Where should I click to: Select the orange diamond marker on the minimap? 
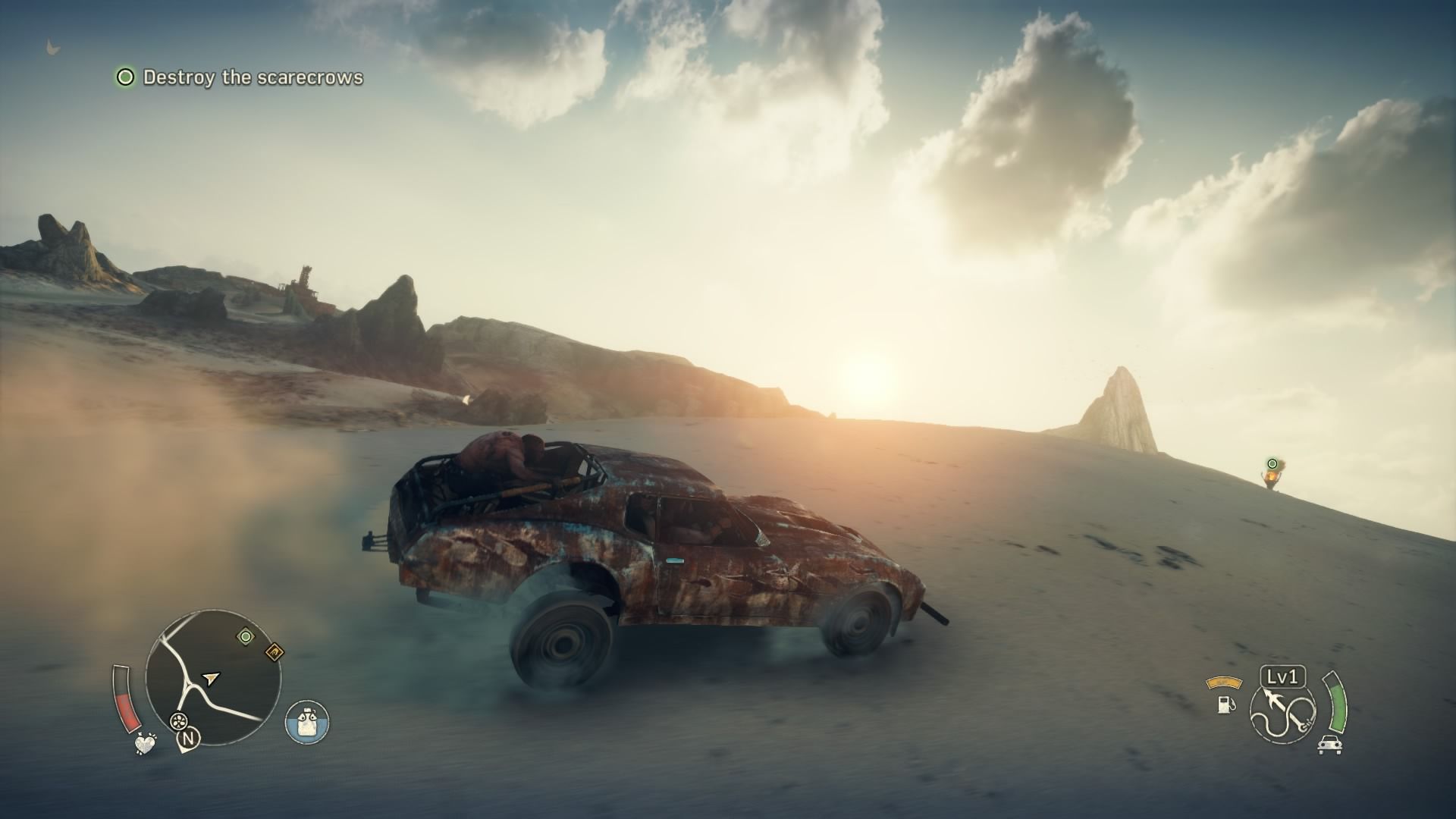click(x=274, y=651)
